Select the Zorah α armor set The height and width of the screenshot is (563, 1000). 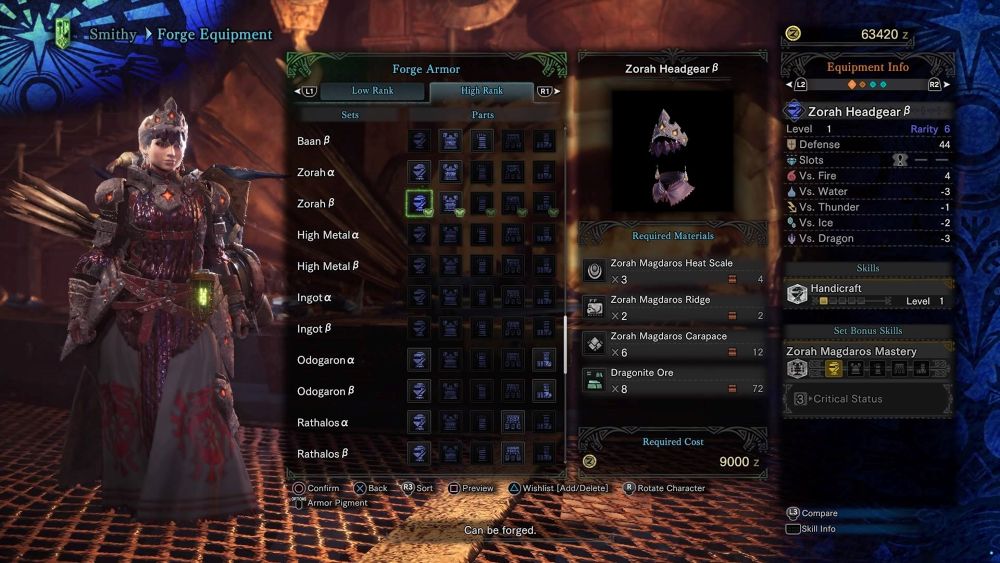point(316,172)
